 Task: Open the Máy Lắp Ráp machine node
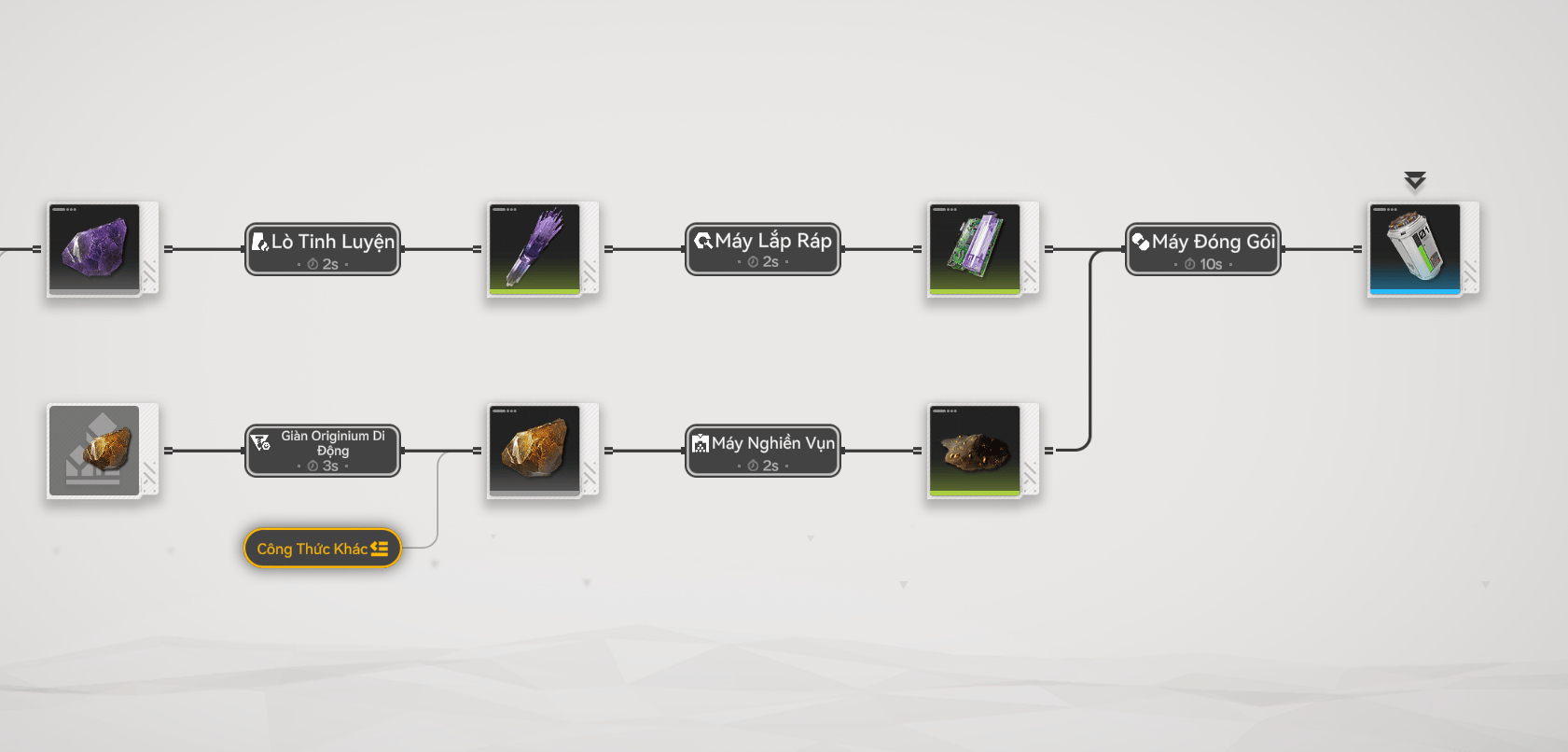tap(763, 249)
